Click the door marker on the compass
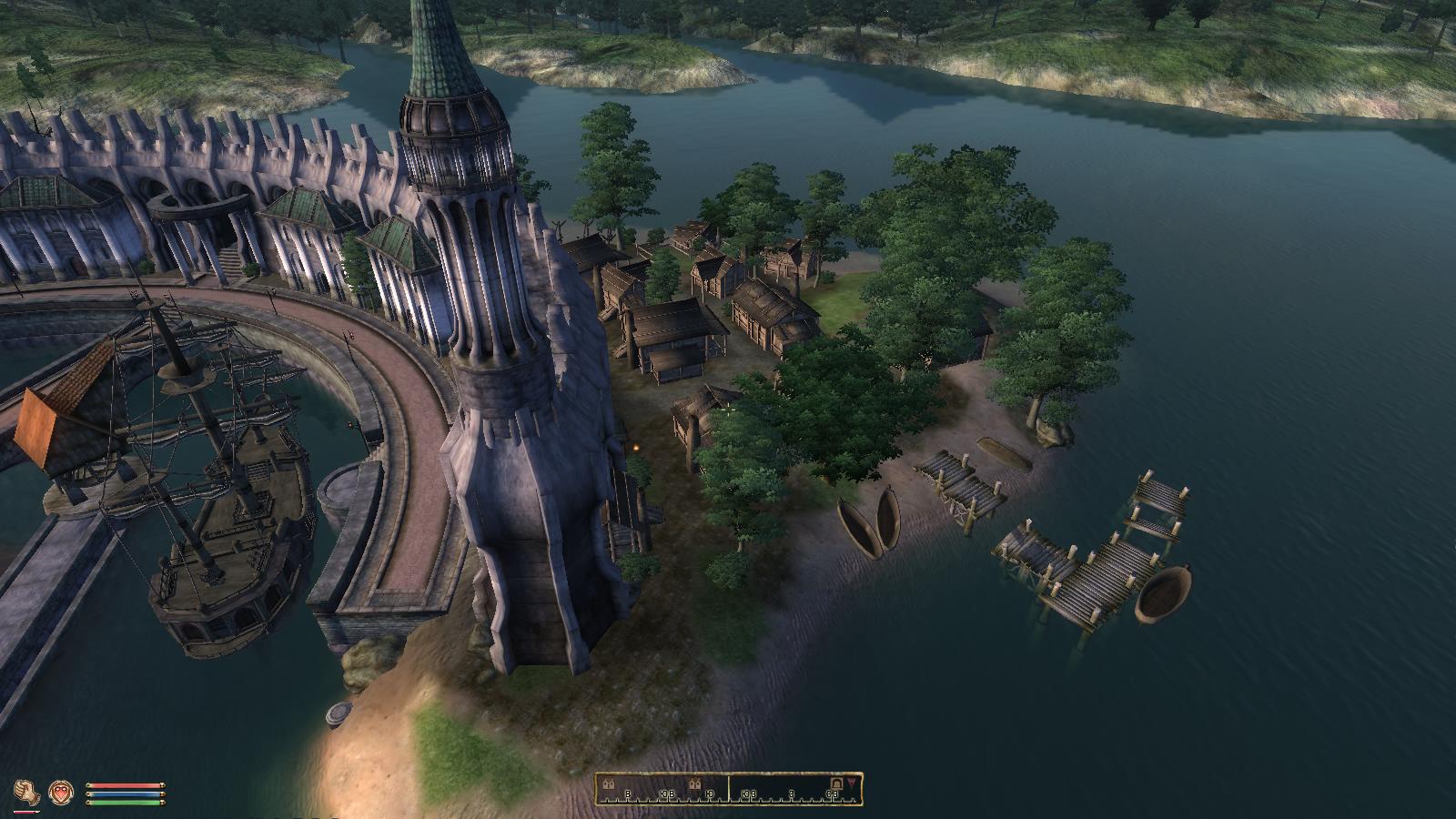 click(836, 784)
